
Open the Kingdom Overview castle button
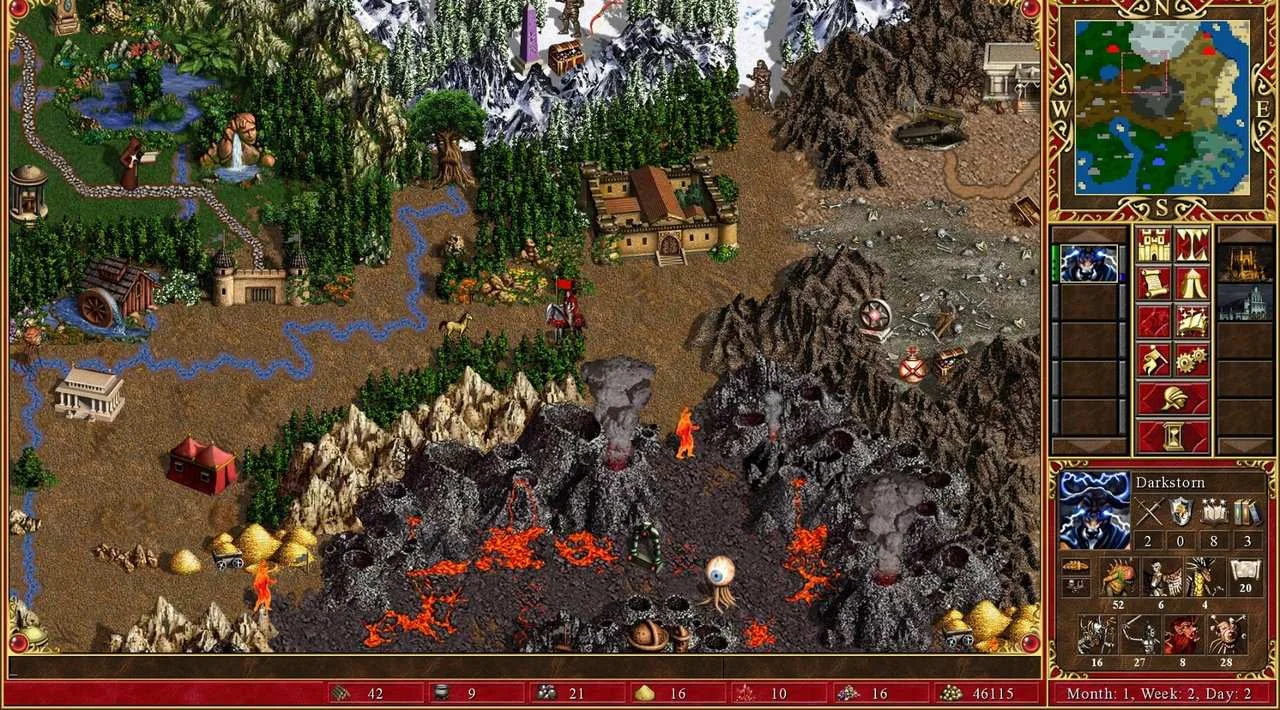tap(1153, 246)
